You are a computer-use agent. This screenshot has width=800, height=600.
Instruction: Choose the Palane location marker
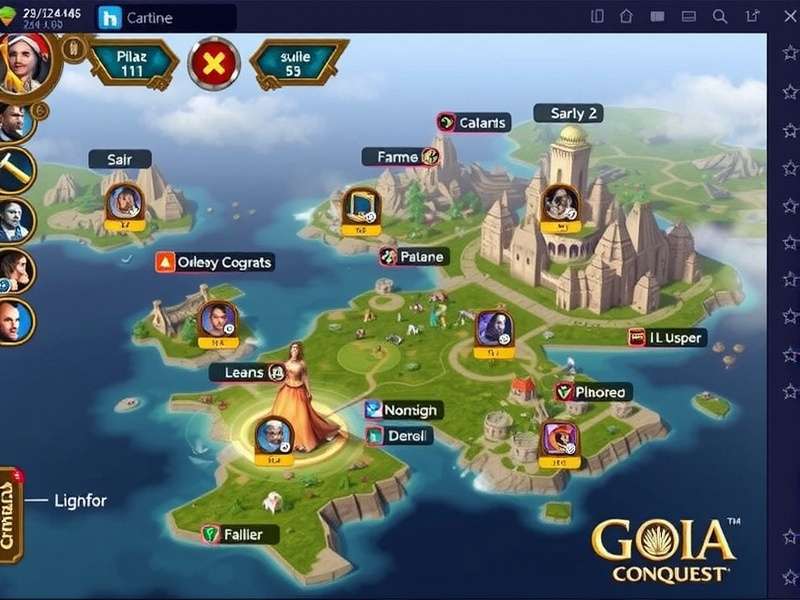click(x=414, y=257)
